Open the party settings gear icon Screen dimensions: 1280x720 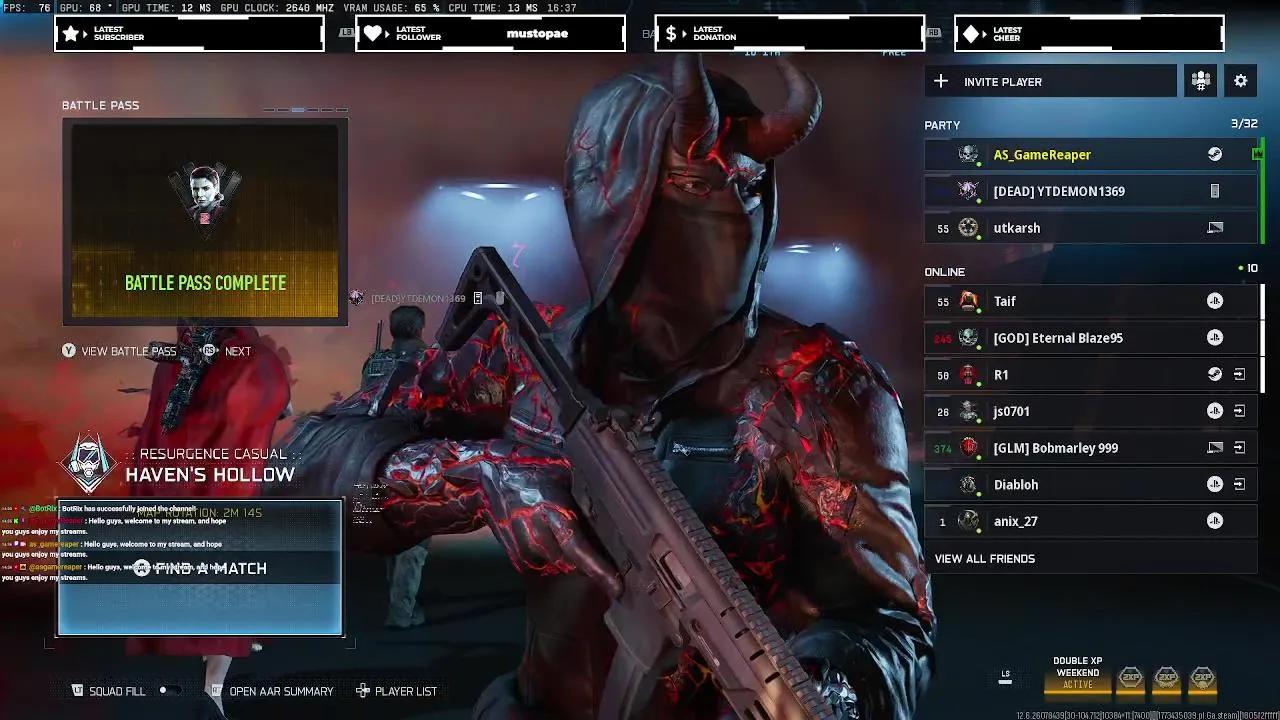pos(1240,81)
